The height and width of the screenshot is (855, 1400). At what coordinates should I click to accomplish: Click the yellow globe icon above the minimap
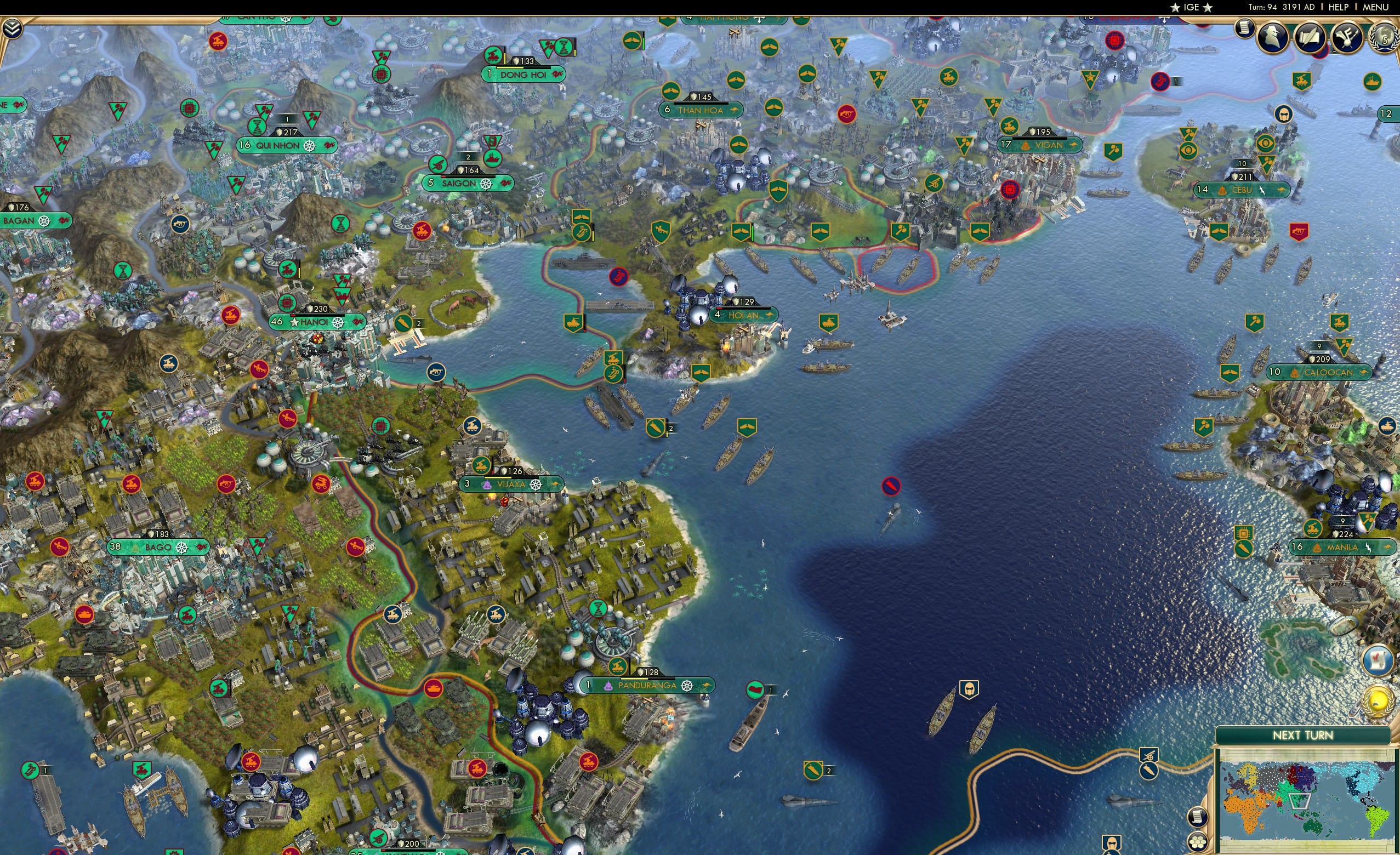pyautogui.click(x=1379, y=701)
